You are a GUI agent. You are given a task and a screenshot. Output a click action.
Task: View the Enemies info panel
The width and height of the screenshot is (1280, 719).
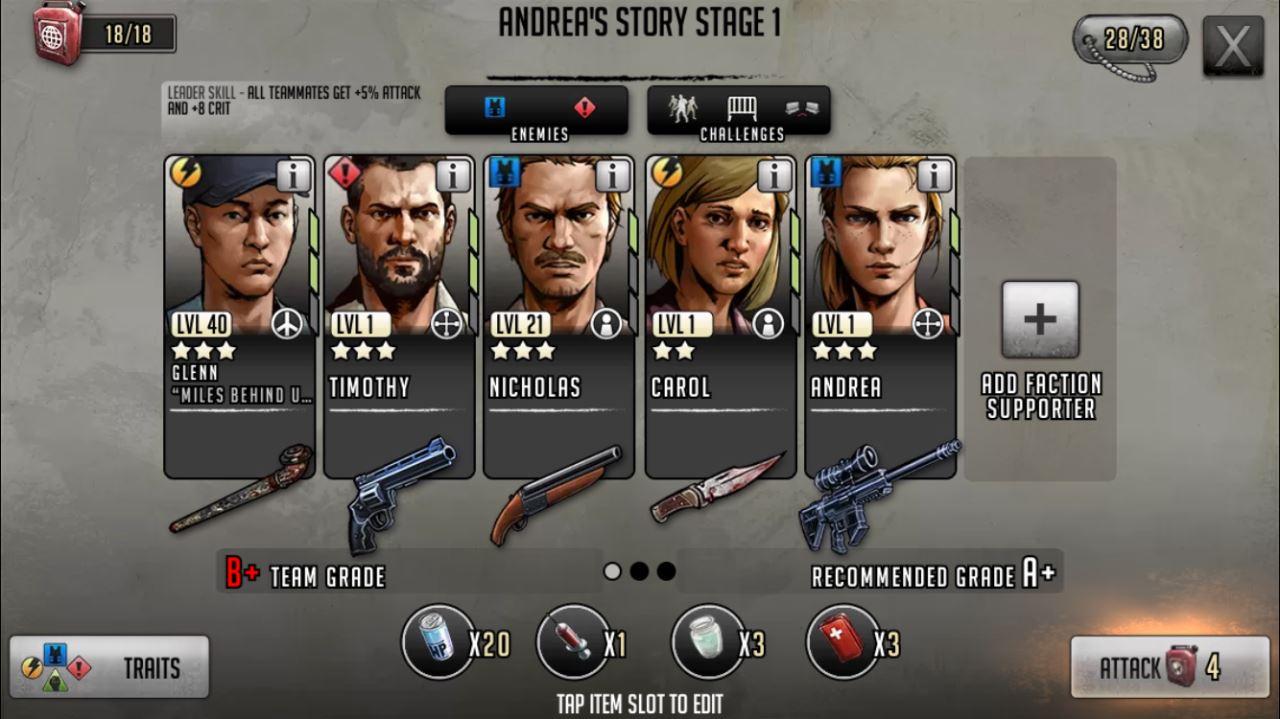[537, 110]
